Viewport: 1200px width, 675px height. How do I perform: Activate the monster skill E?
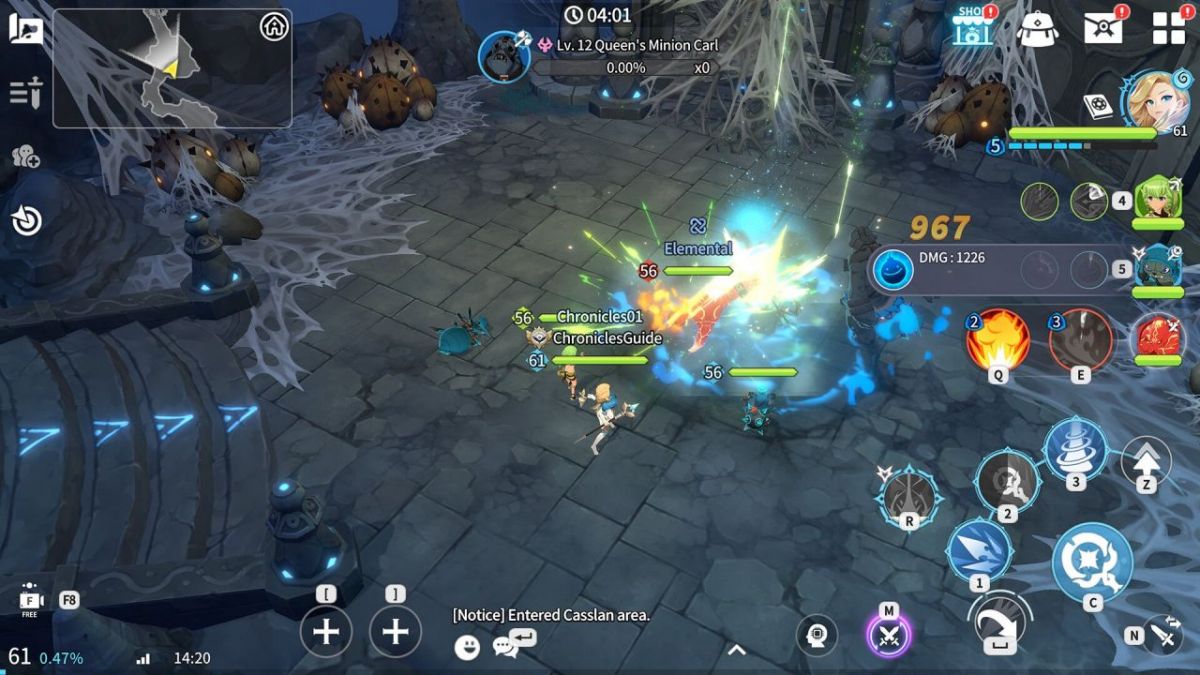tap(1081, 340)
